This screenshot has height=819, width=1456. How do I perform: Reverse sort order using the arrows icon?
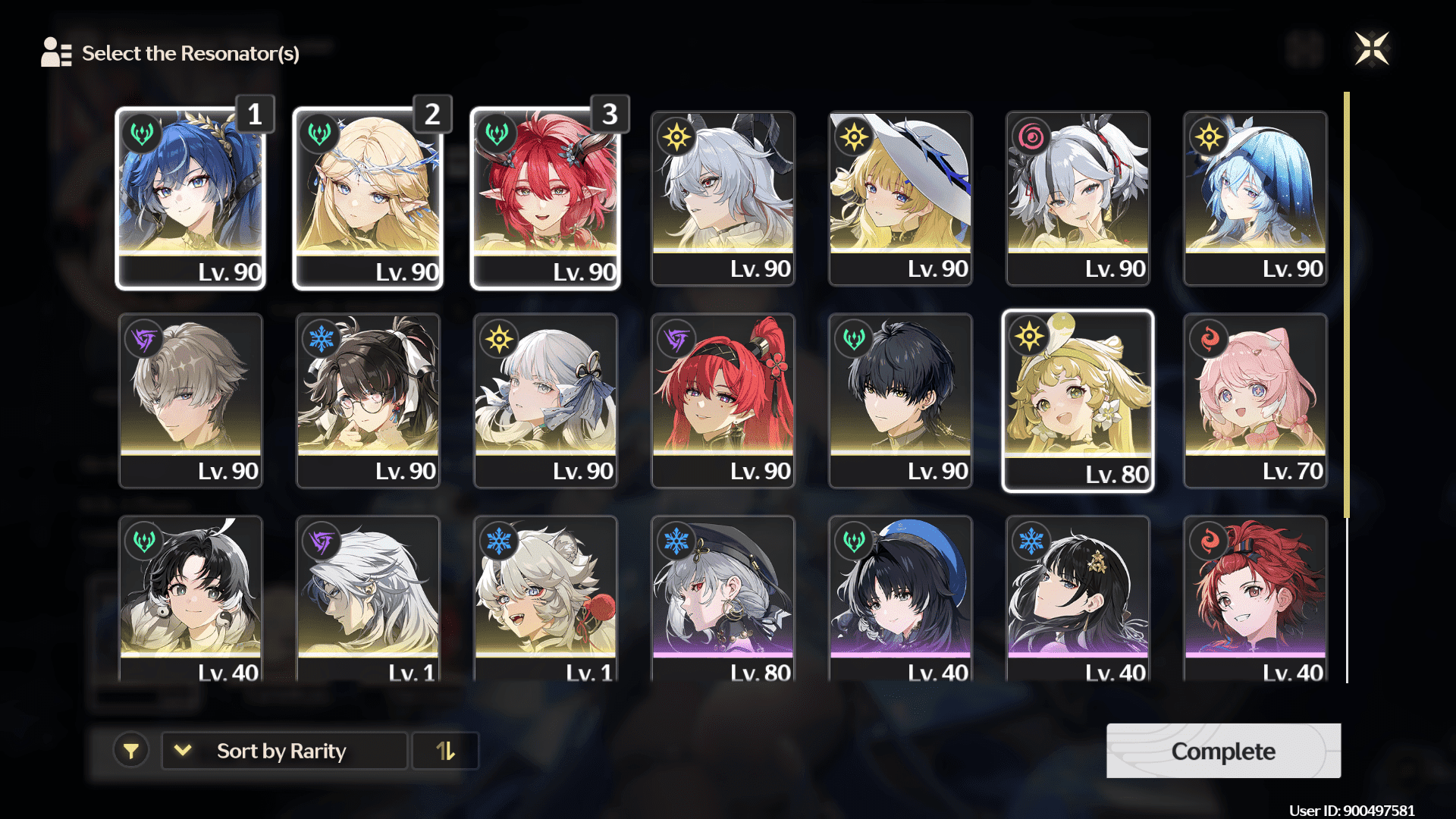(445, 751)
